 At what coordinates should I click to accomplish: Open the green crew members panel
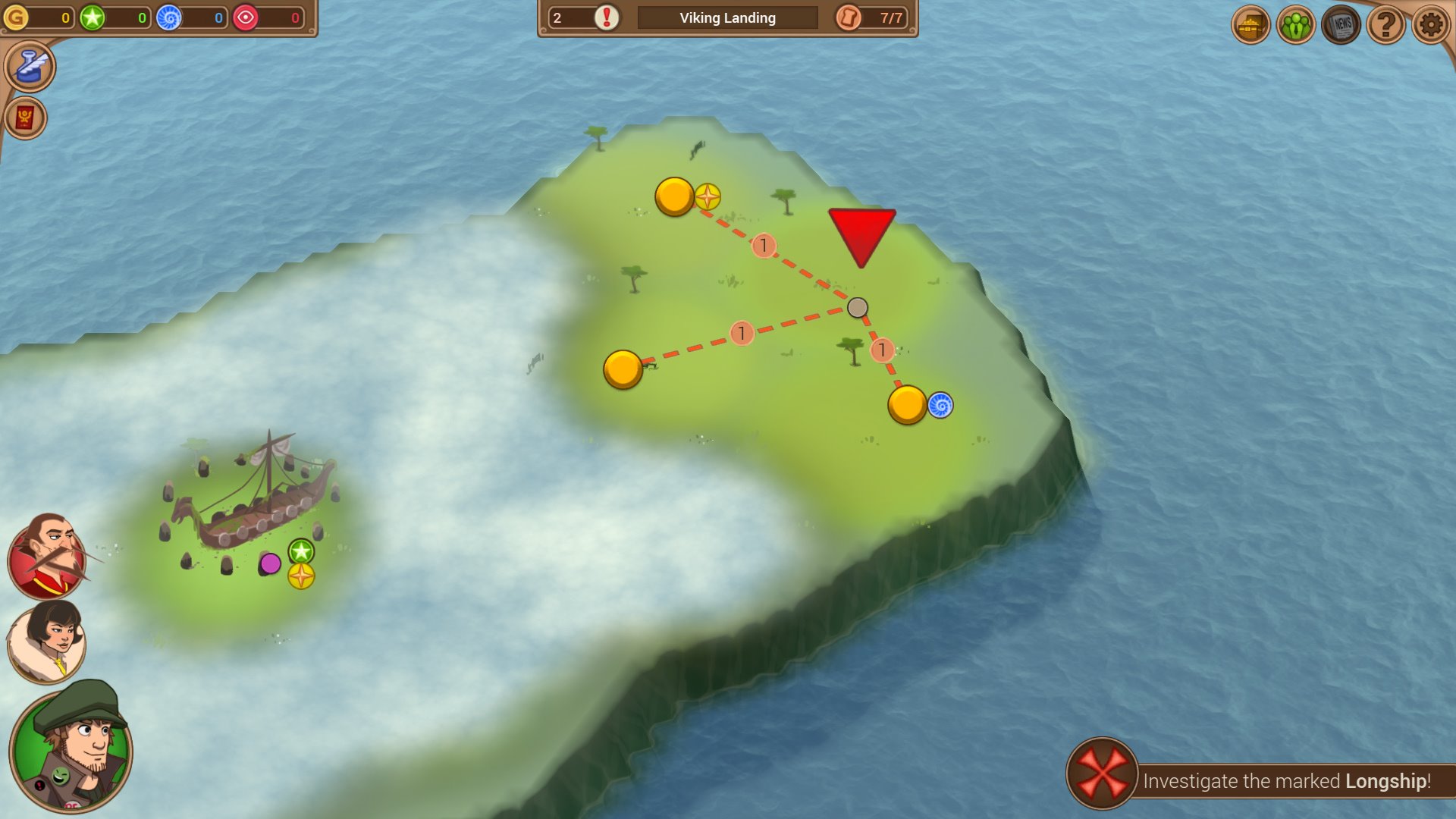[1296, 25]
